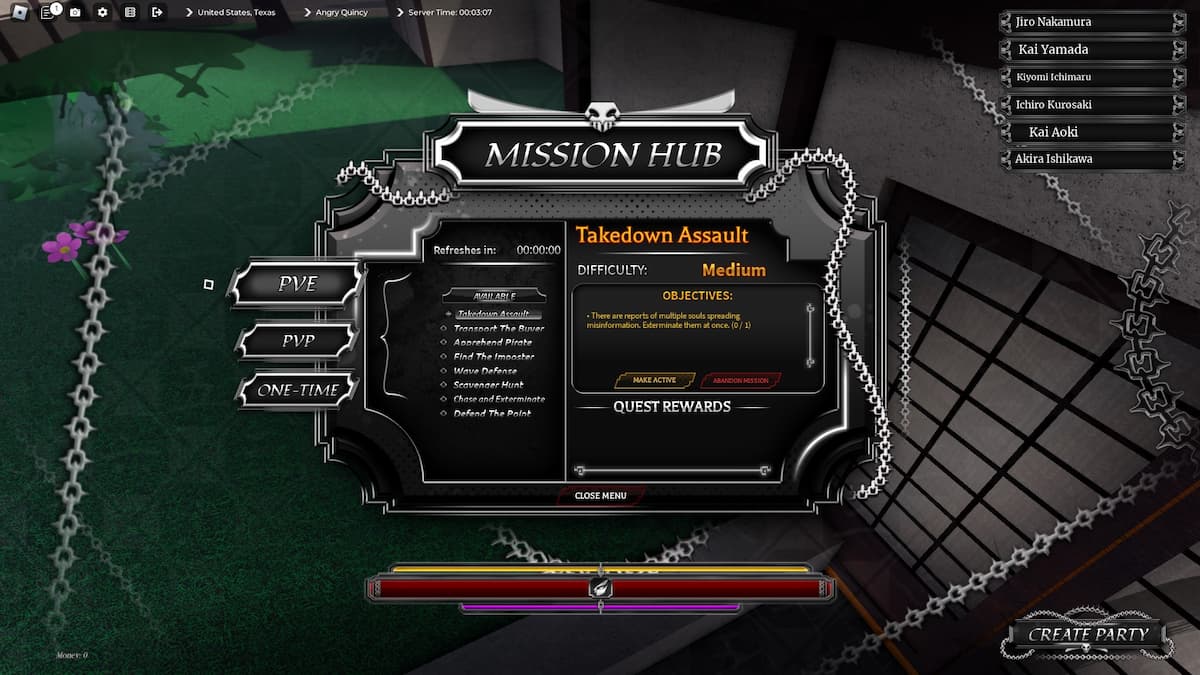Select the Apprehend Pirate mission
This screenshot has width=1200, height=675.
pos(492,342)
